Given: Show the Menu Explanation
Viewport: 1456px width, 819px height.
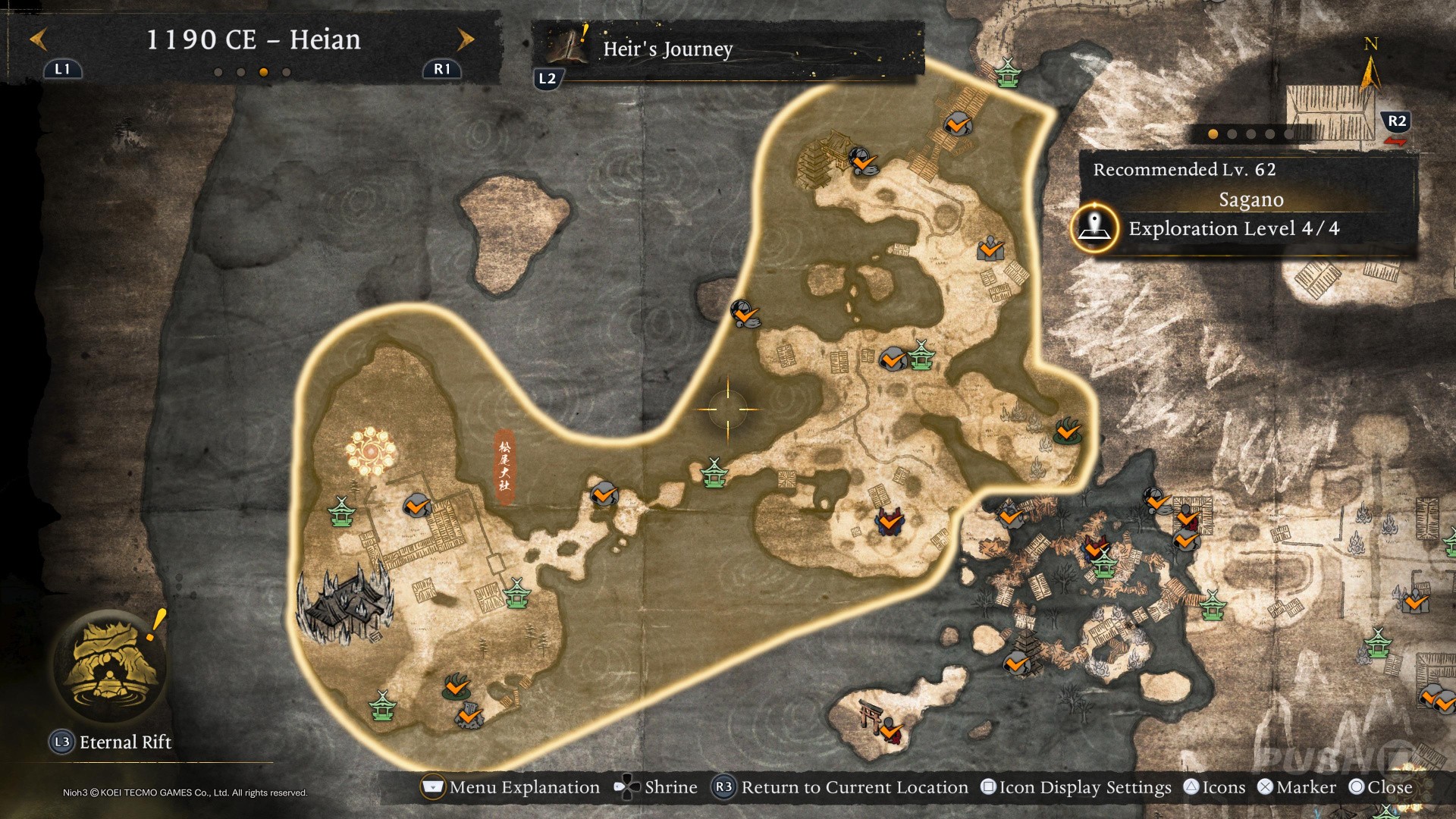Looking at the screenshot, I should (512, 787).
